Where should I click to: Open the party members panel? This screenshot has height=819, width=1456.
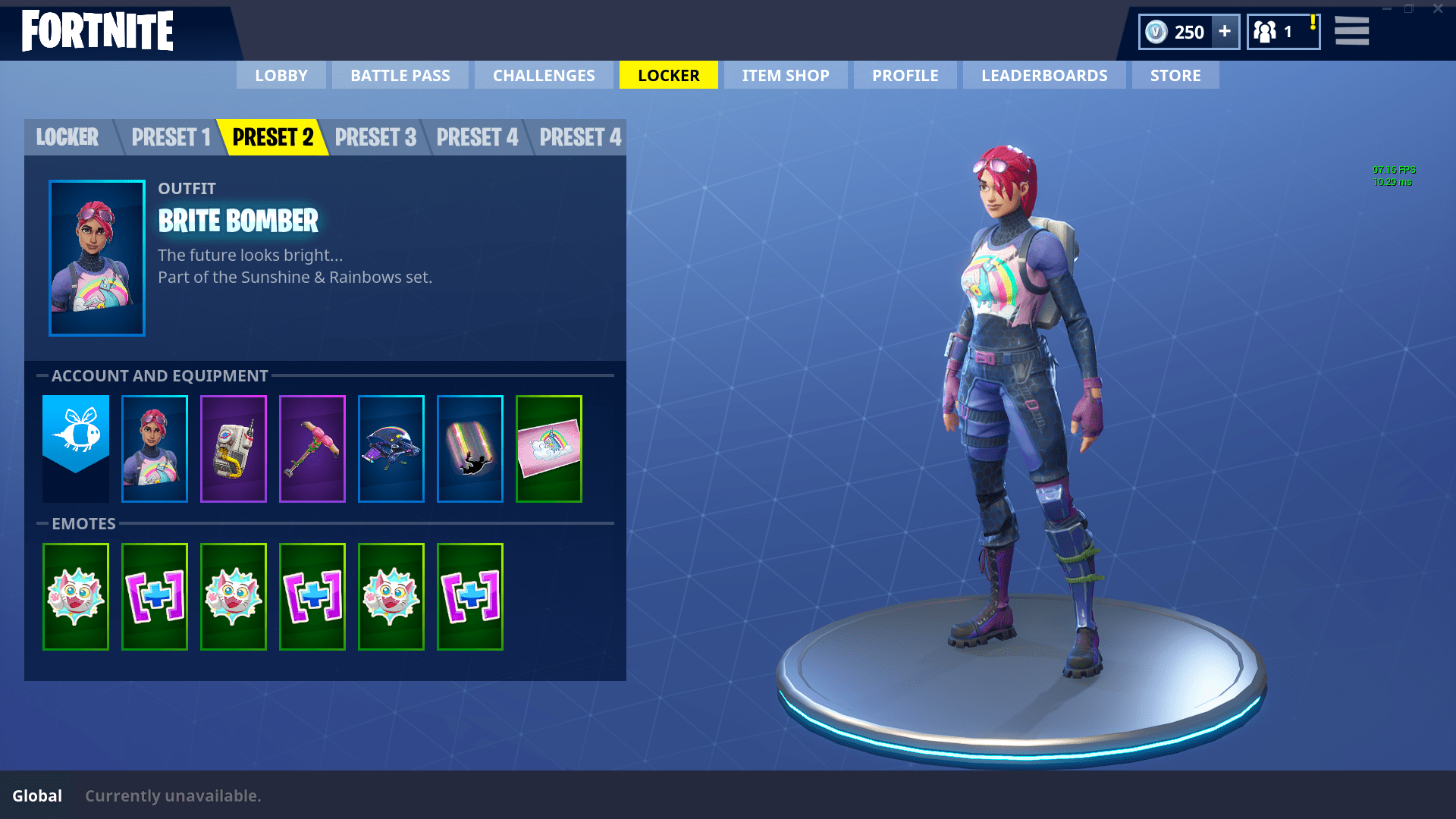(x=1283, y=32)
